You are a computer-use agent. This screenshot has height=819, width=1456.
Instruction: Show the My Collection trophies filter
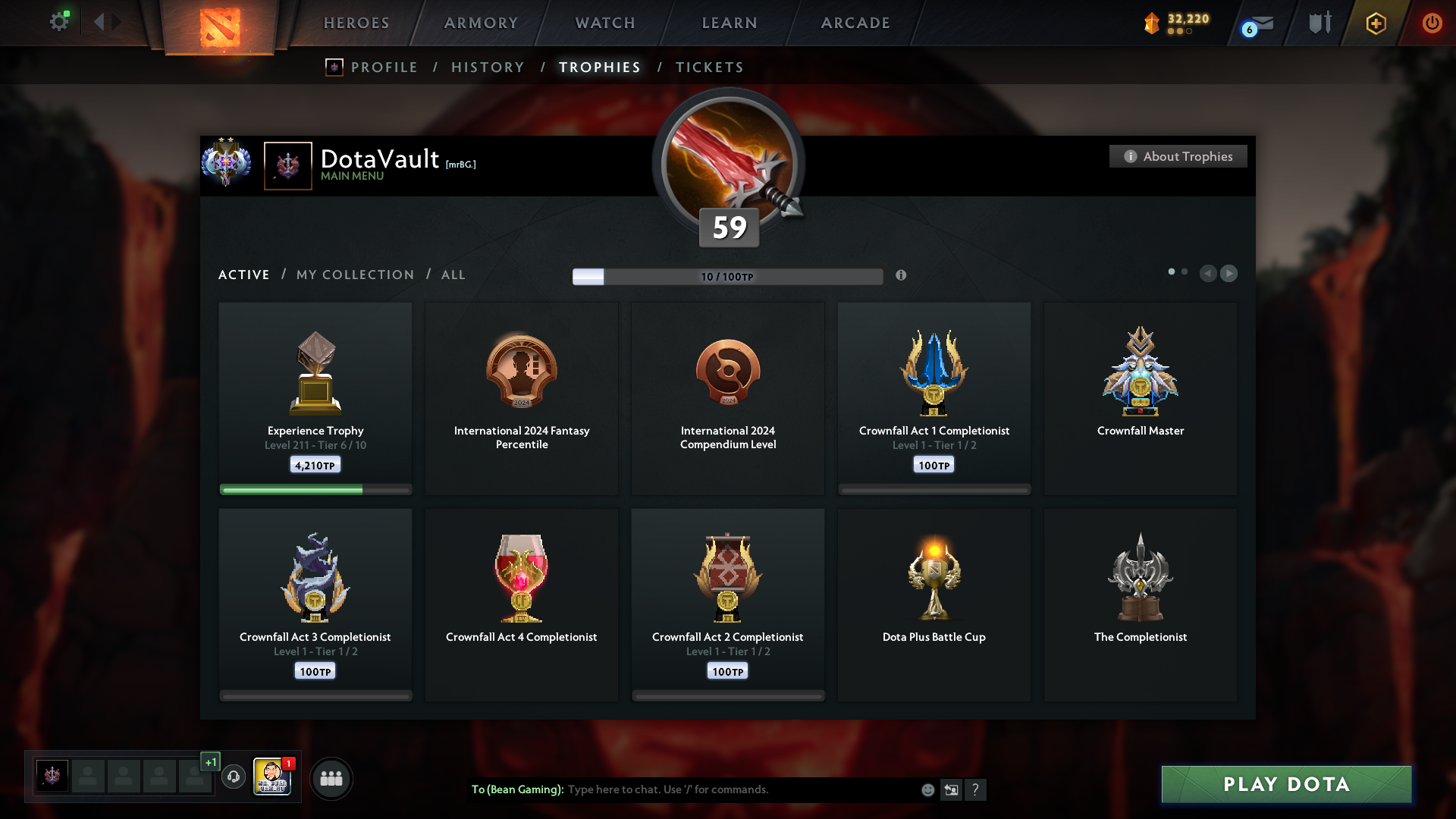[x=355, y=275]
